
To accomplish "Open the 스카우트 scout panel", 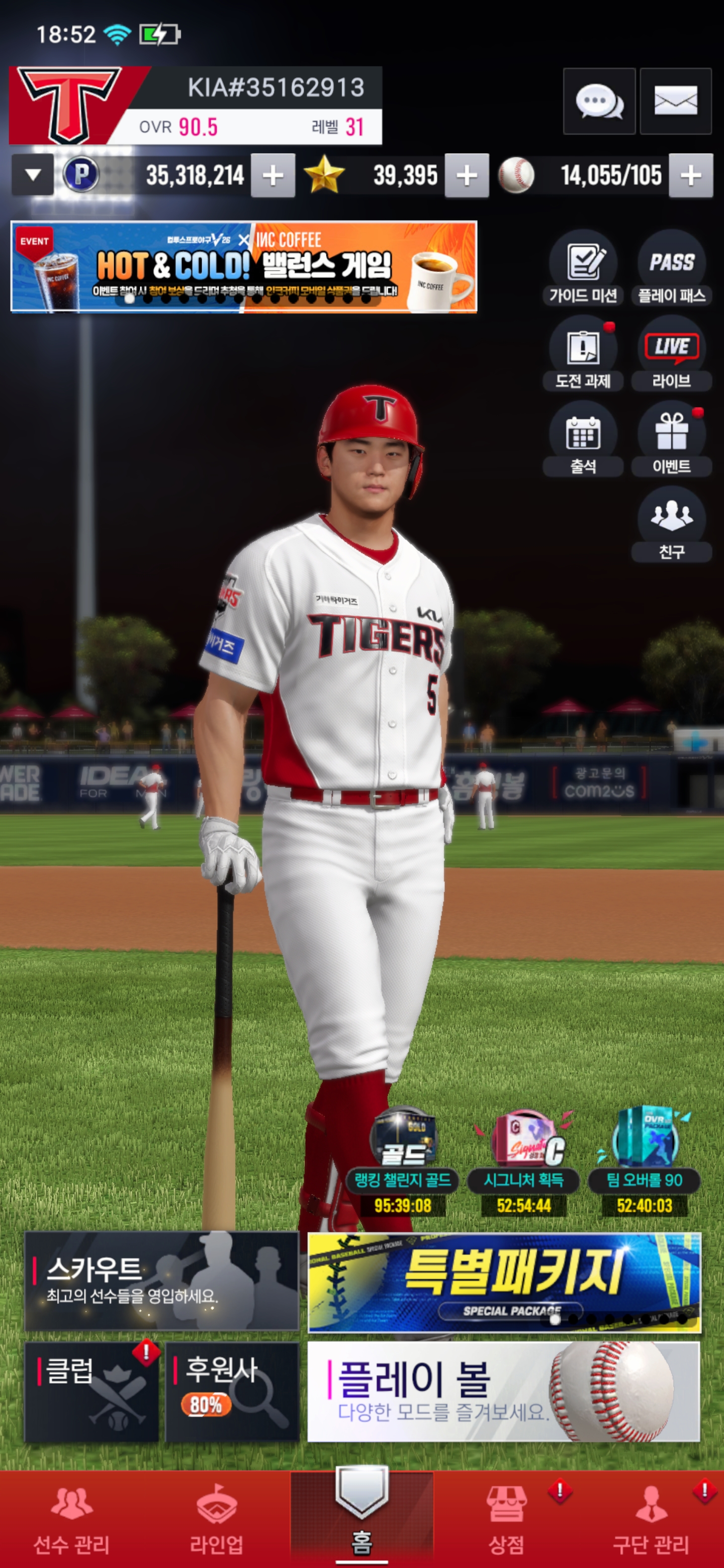I will [161, 1281].
